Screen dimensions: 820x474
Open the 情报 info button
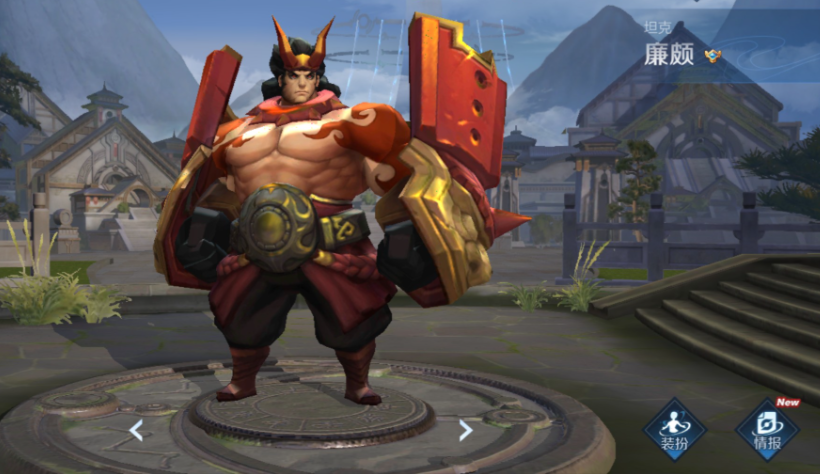pyautogui.click(x=767, y=428)
